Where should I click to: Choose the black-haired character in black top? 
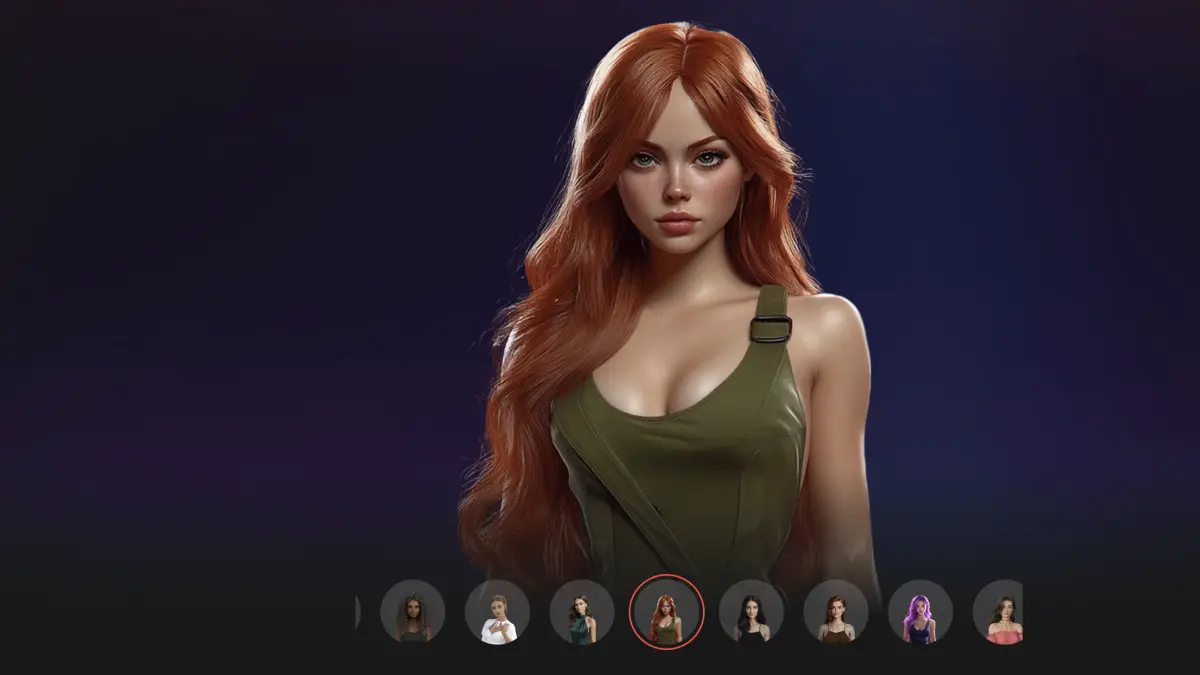click(x=751, y=612)
